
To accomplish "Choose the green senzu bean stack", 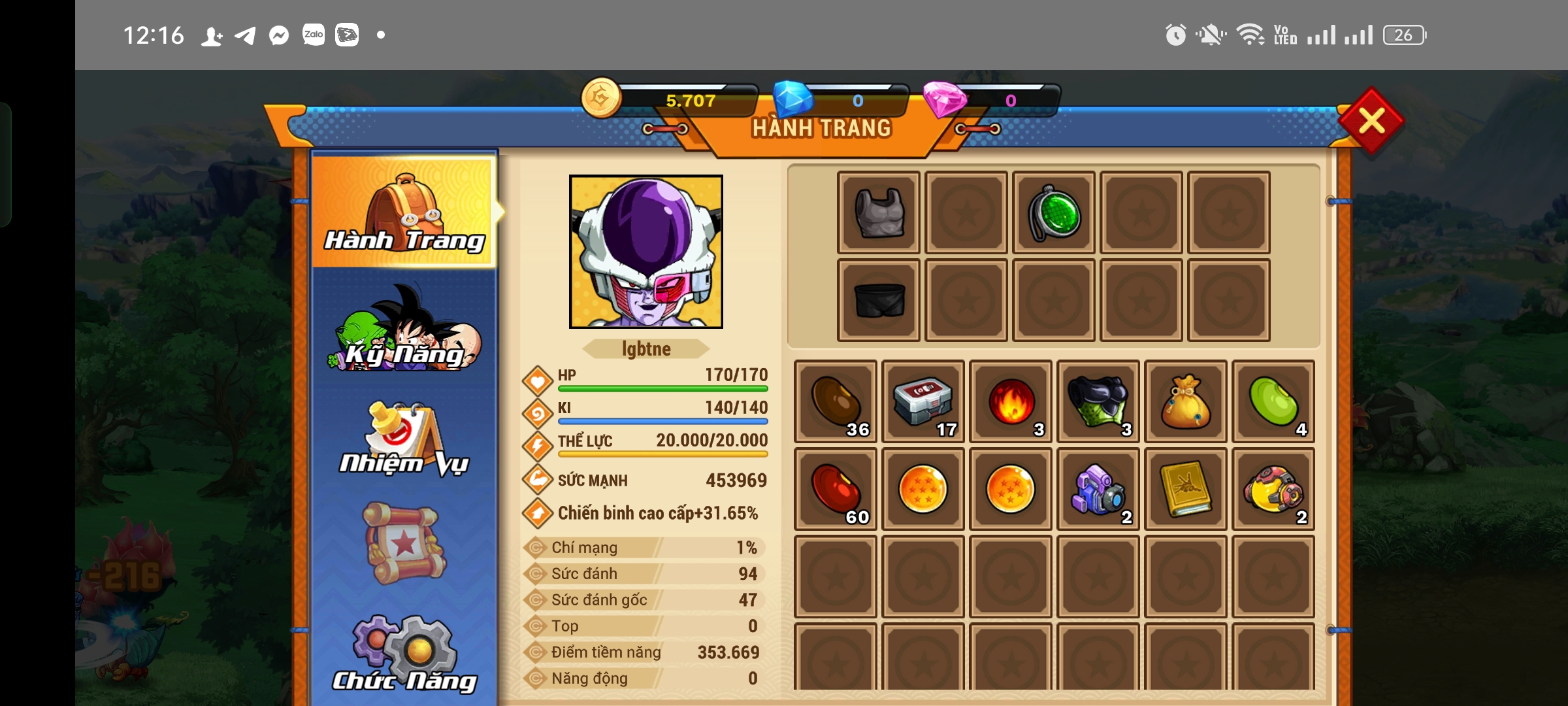I will (1273, 401).
